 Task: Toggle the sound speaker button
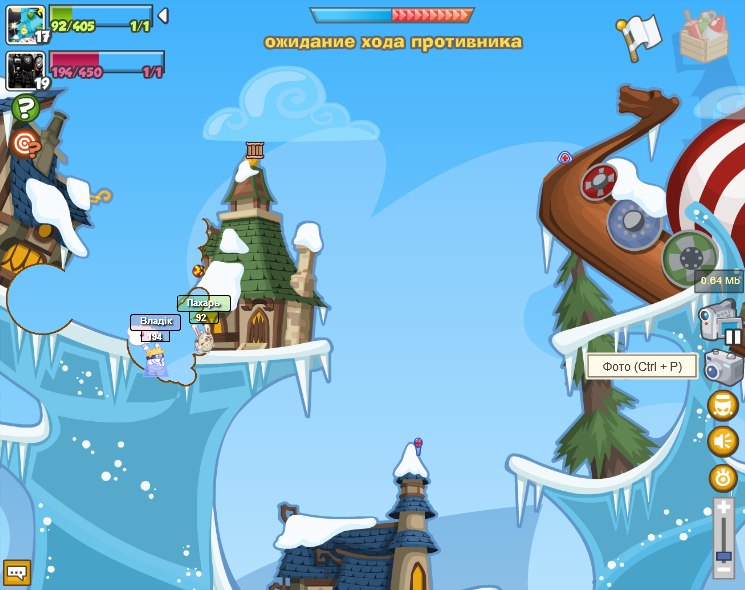click(x=722, y=441)
